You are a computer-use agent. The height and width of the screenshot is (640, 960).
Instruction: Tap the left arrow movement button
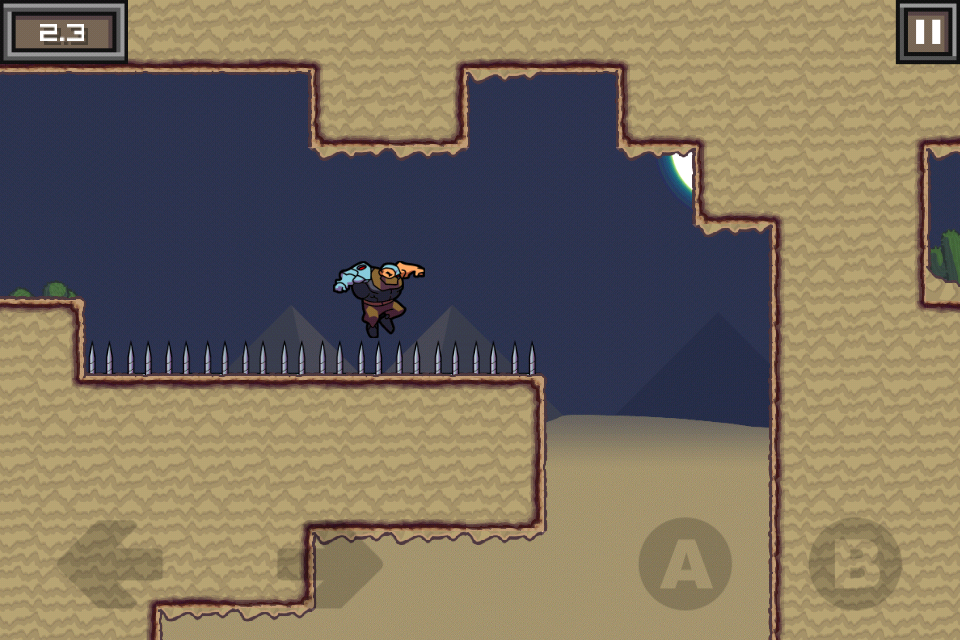pyautogui.click(x=110, y=564)
